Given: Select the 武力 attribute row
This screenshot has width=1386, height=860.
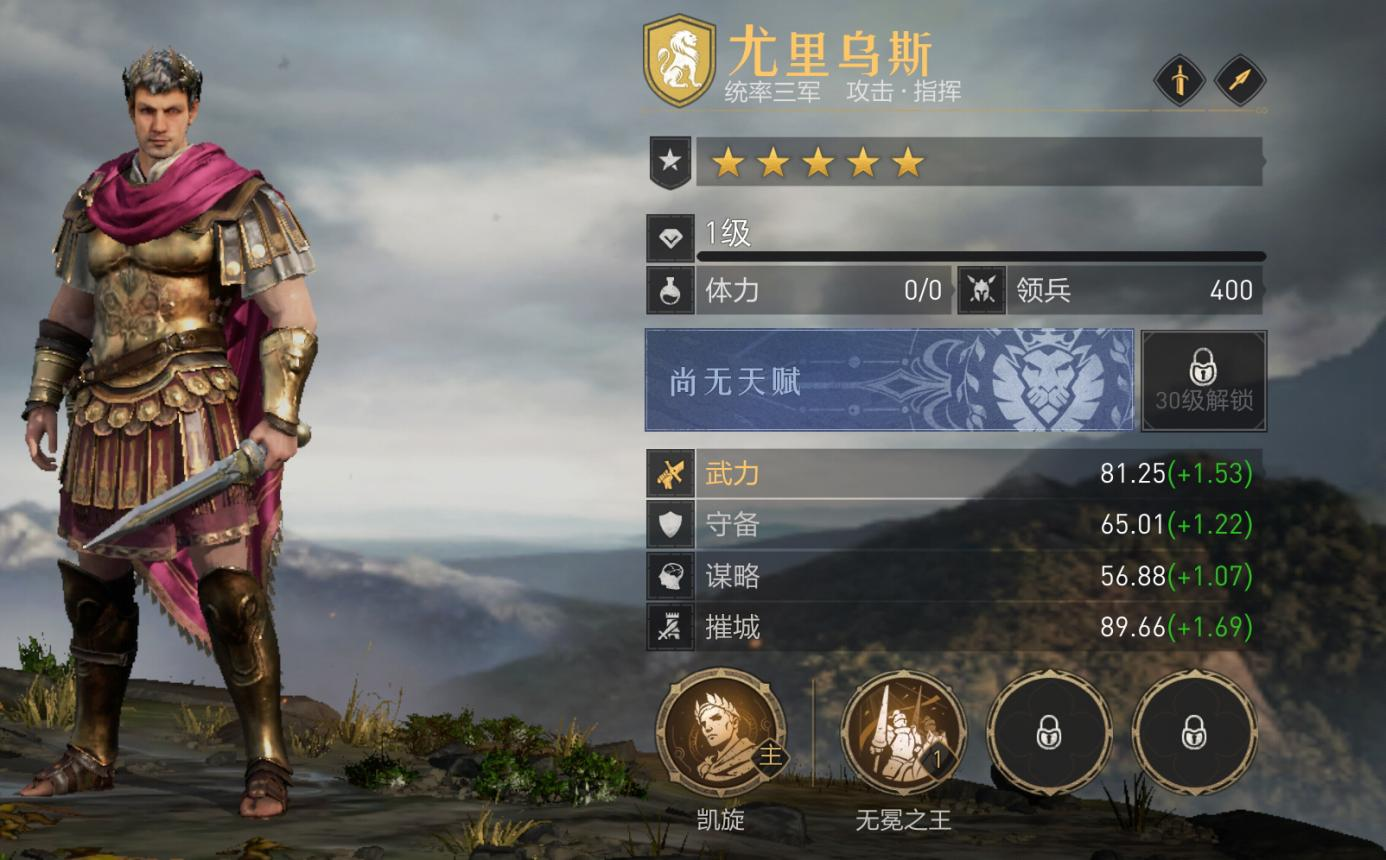Looking at the screenshot, I should pyautogui.click(x=955, y=473).
